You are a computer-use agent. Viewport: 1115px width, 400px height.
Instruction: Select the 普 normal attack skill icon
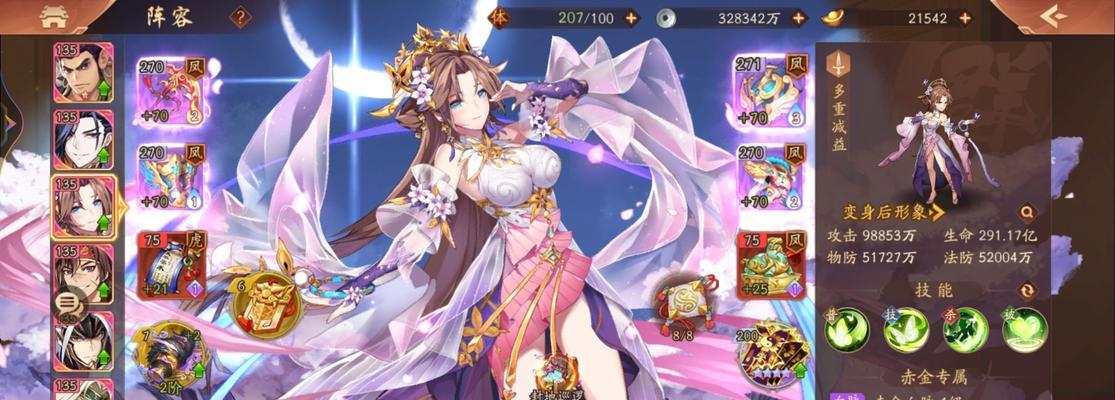(847, 329)
